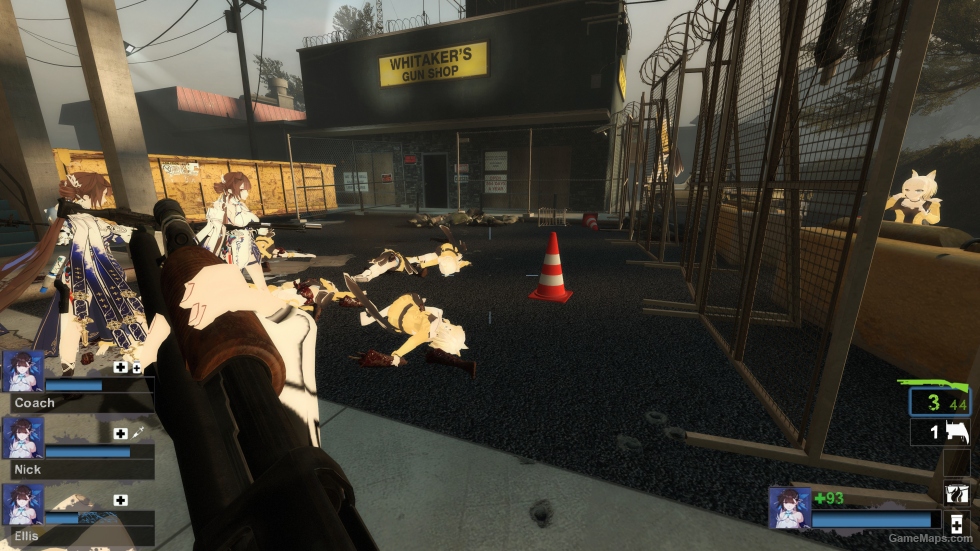Click your own survivor portrait beside +93
Viewport: 980px width, 551px height.
tap(788, 507)
